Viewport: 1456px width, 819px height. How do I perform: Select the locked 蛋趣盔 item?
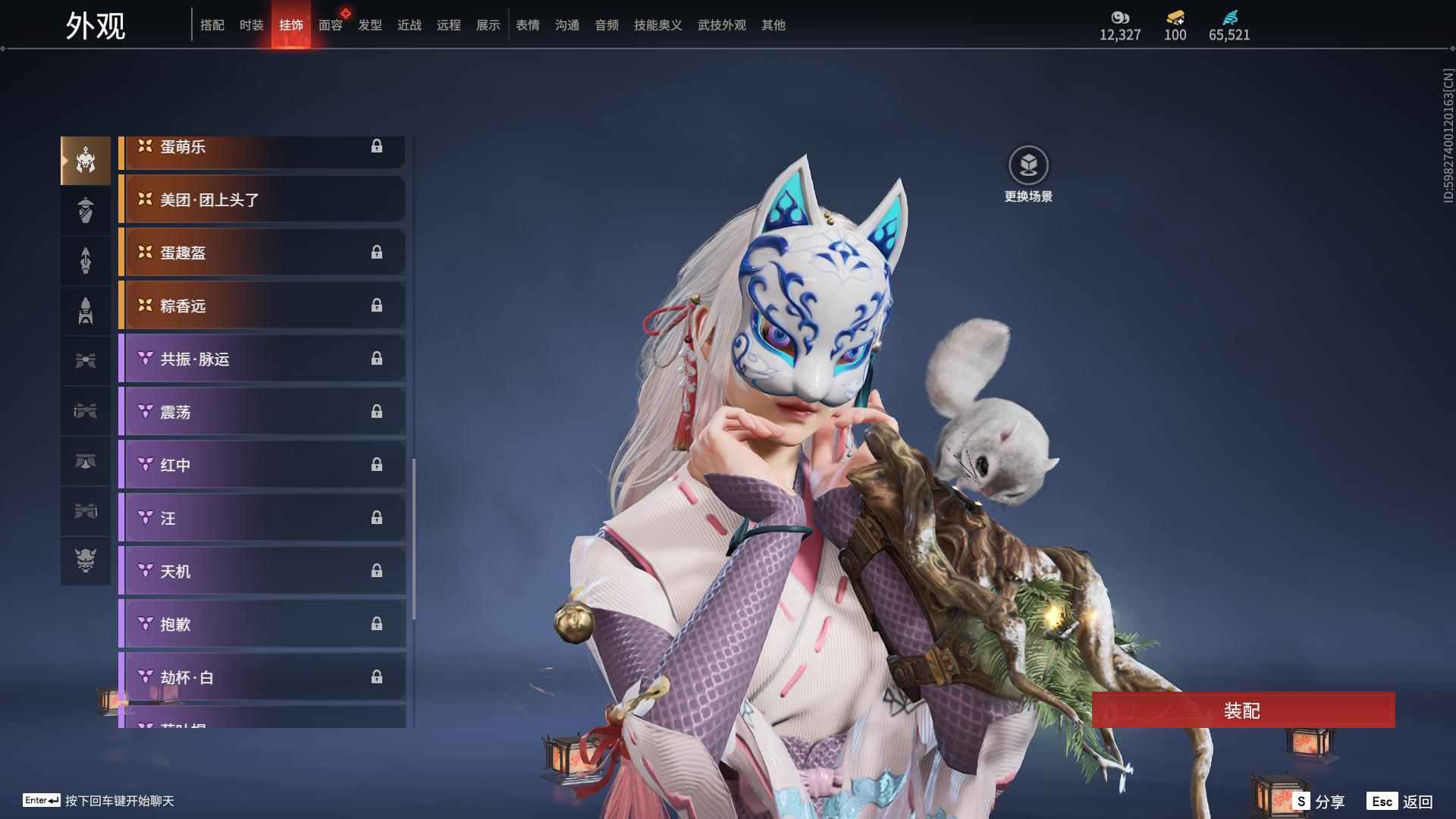(262, 253)
